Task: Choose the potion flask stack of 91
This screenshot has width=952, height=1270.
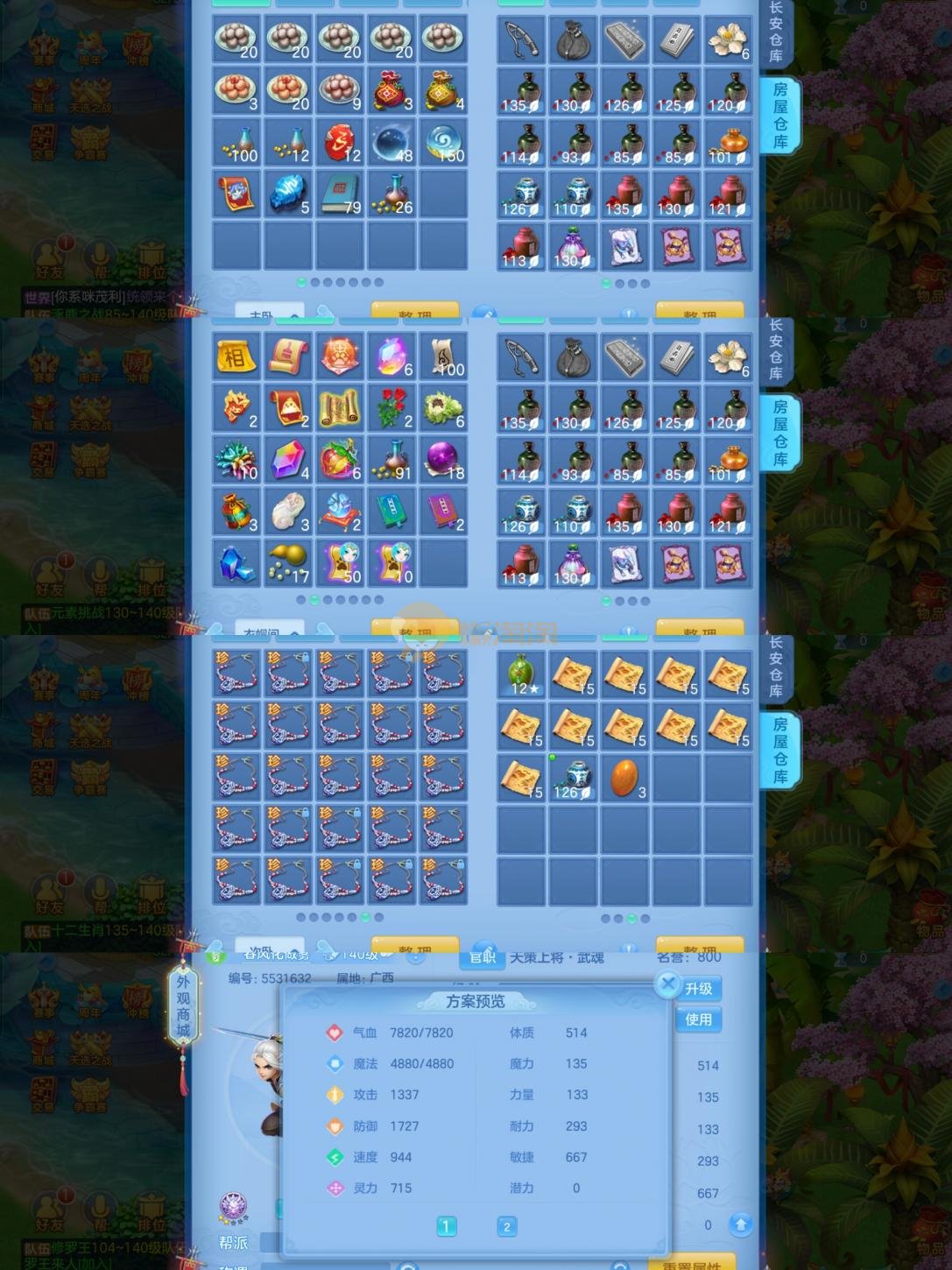Action: 391,460
